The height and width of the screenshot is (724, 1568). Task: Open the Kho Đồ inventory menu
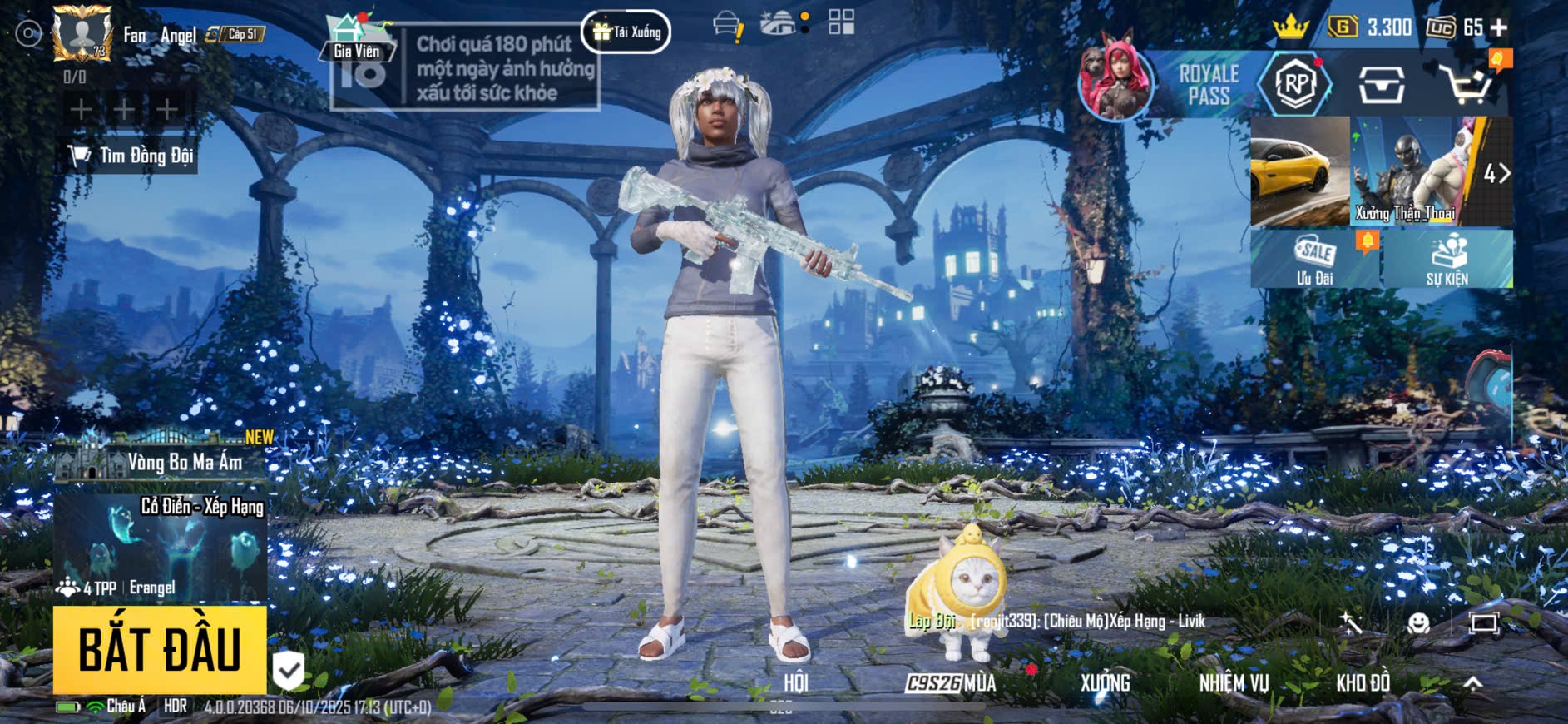pyautogui.click(x=1363, y=683)
